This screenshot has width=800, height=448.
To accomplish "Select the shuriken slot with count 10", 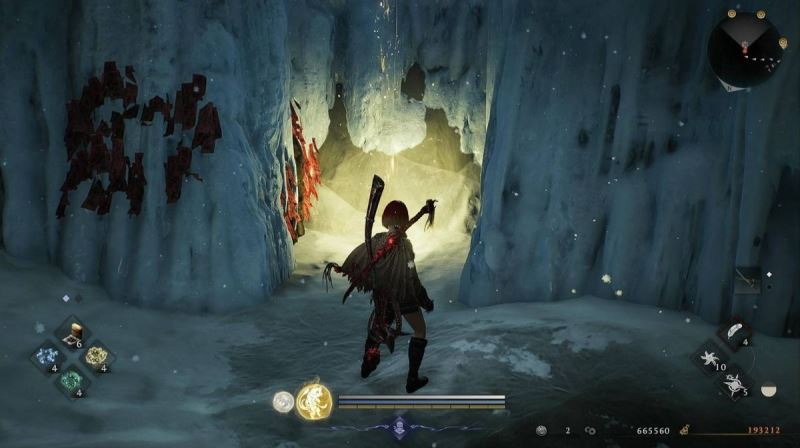I will [x=710, y=358].
